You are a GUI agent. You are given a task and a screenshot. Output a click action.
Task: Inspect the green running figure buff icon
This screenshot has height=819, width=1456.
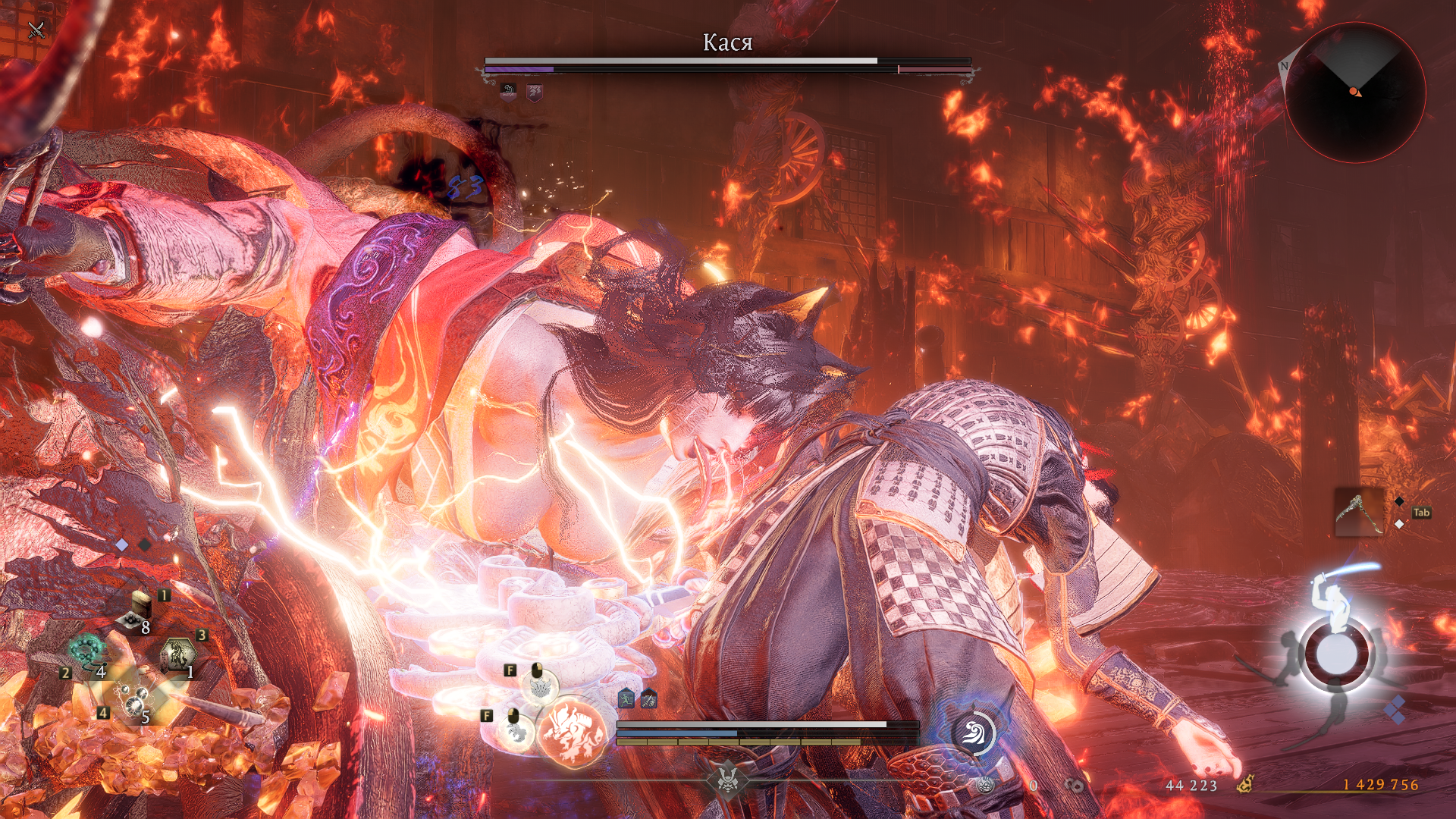pos(626,699)
